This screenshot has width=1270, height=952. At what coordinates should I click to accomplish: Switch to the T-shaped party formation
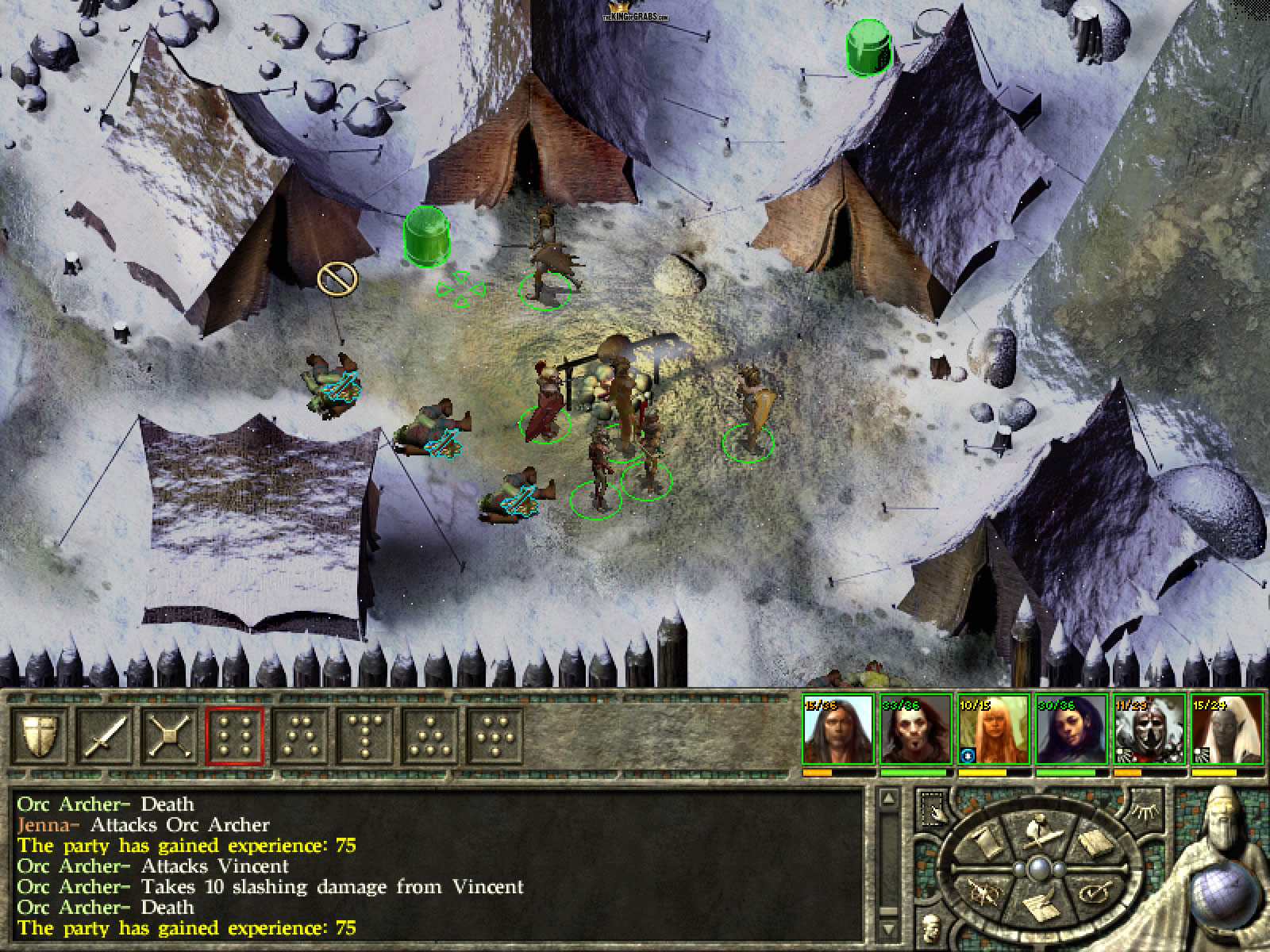tap(367, 737)
